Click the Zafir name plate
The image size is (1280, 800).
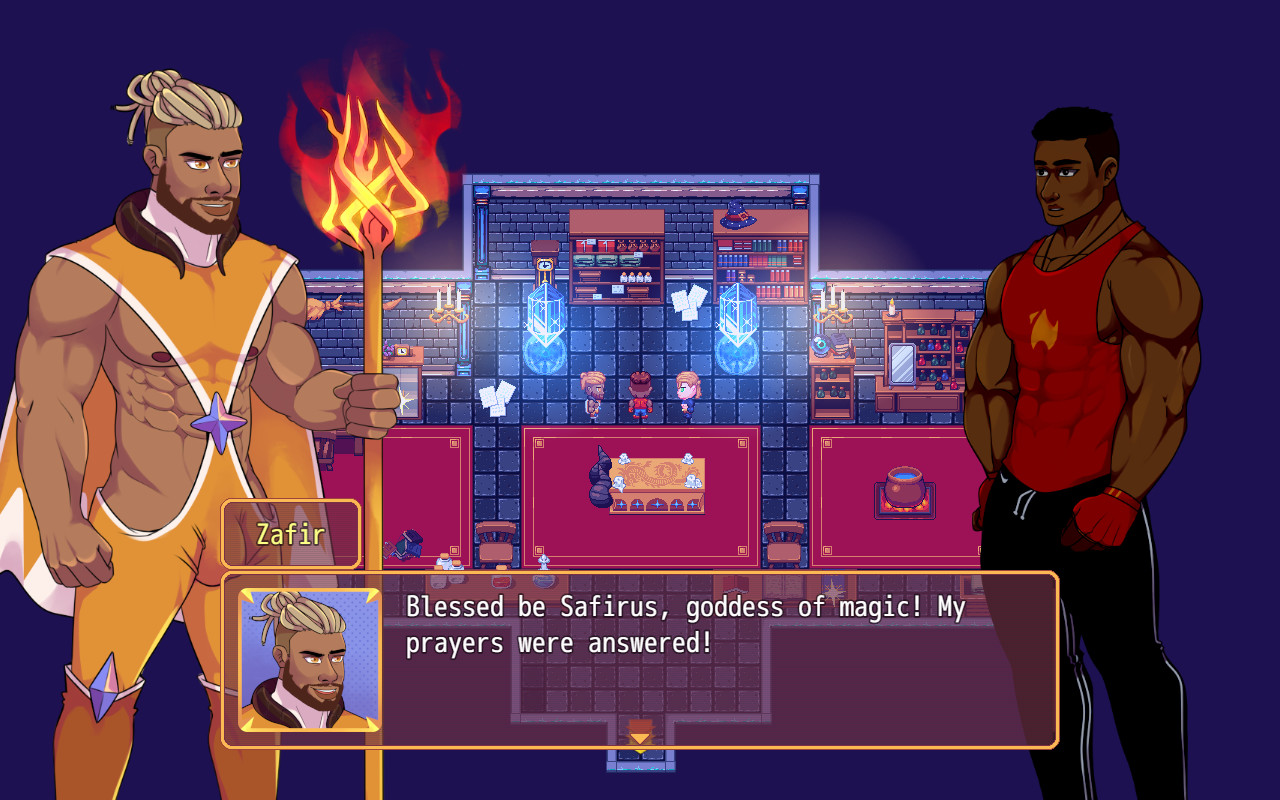point(290,533)
